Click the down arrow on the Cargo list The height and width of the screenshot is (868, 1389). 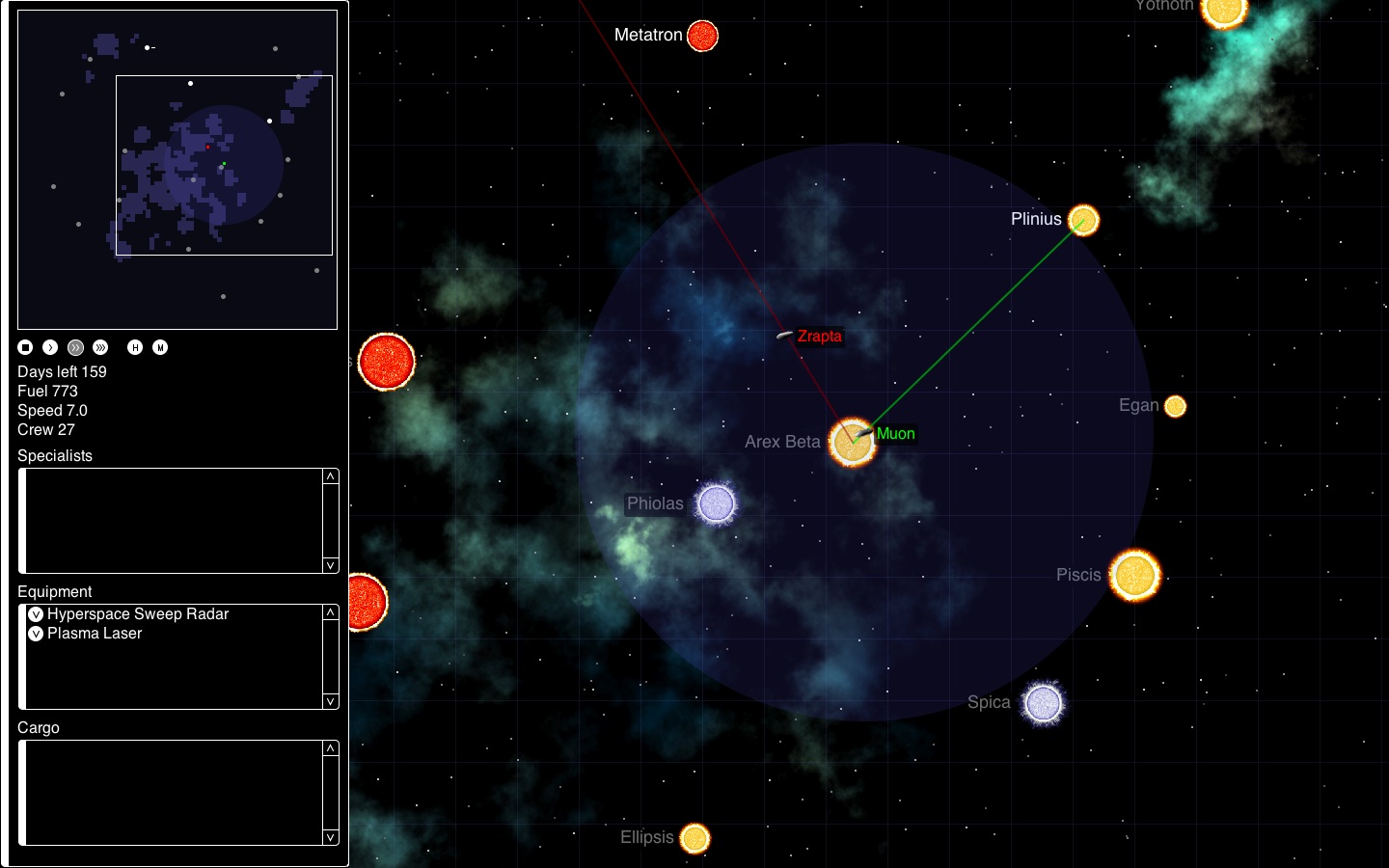pyautogui.click(x=329, y=835)
